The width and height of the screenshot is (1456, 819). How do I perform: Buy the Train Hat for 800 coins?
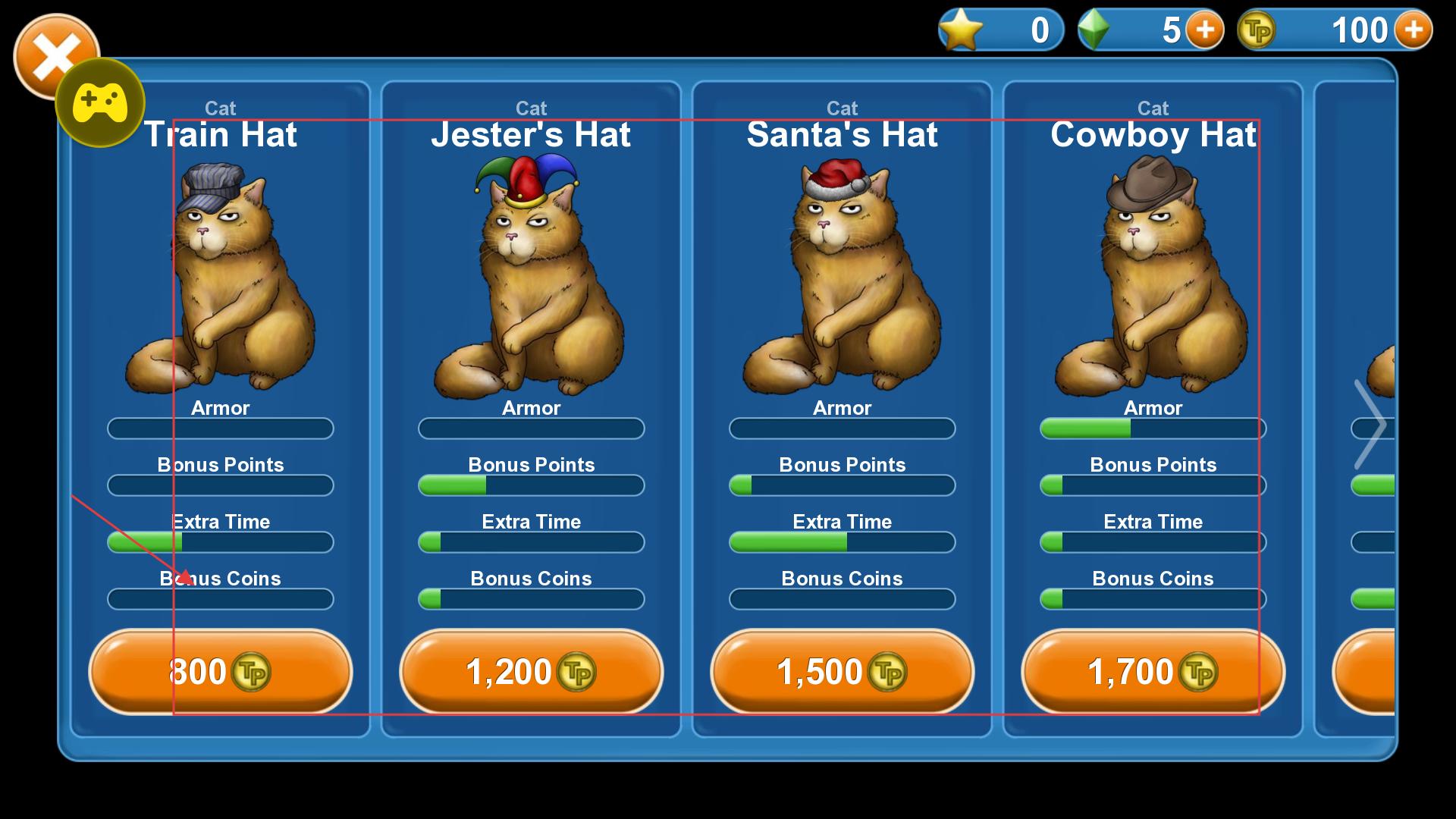220,672
